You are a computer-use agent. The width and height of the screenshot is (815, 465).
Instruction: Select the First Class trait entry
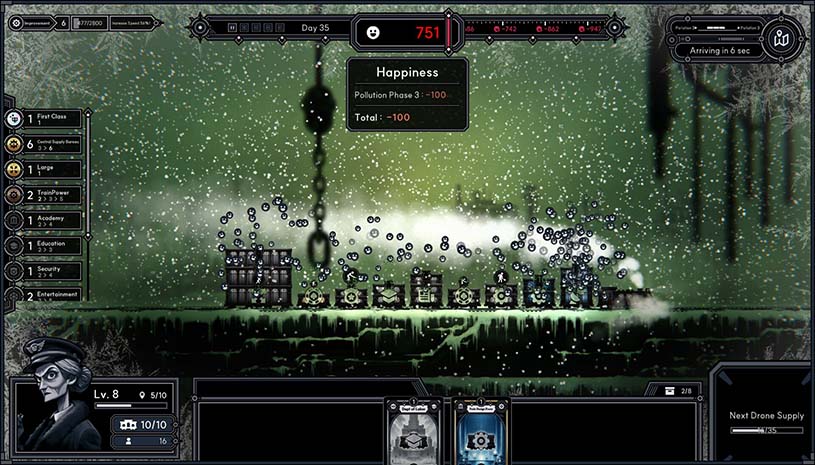click(45, 119)
